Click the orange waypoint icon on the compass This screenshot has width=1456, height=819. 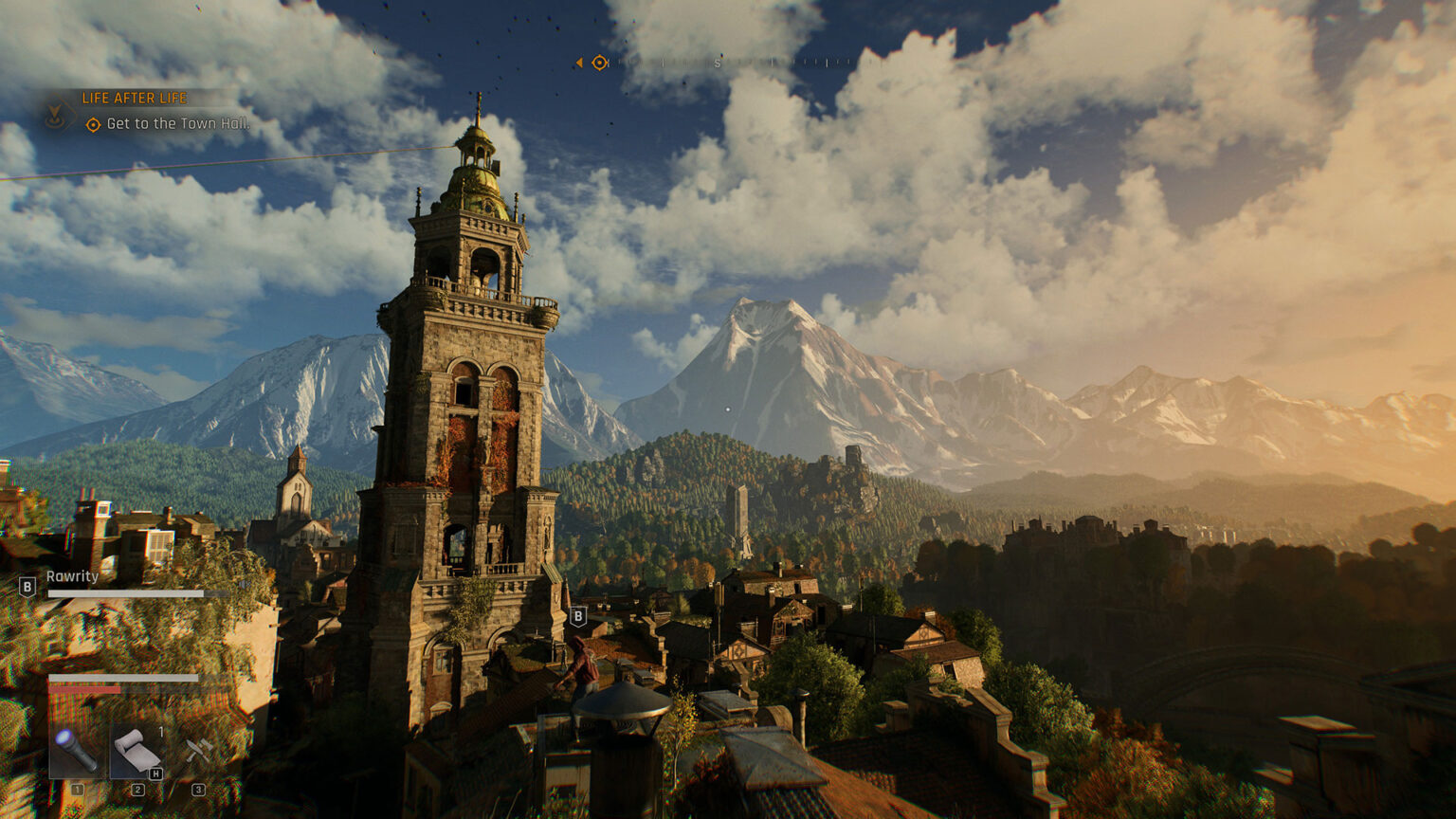599,63
